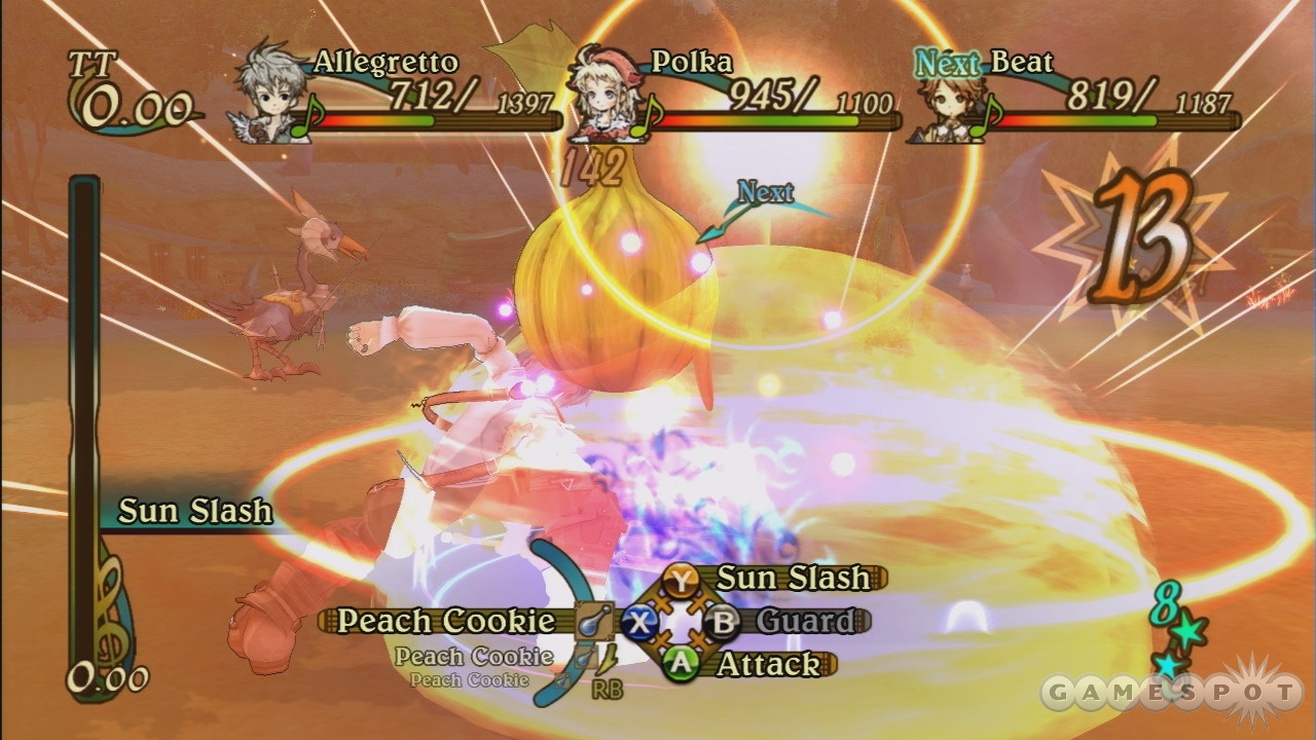Select Polka's character portrait
The height and width of the screenshot is (740, 1316).
[606, 91]
